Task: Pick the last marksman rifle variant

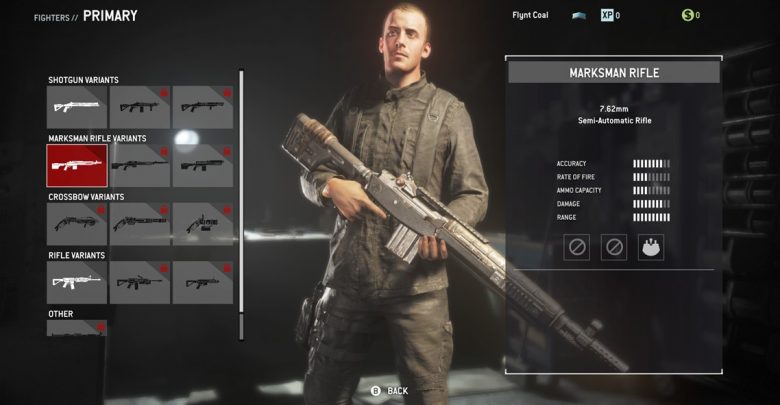Action: click(203, 165)
